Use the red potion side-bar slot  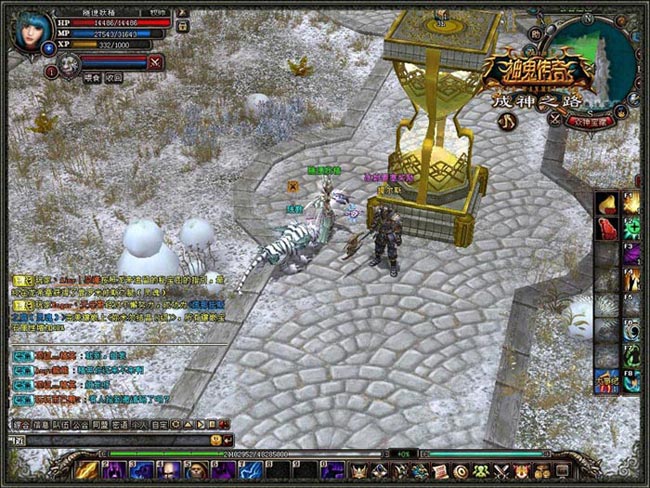pyautogui.click(x=608, y=229)
